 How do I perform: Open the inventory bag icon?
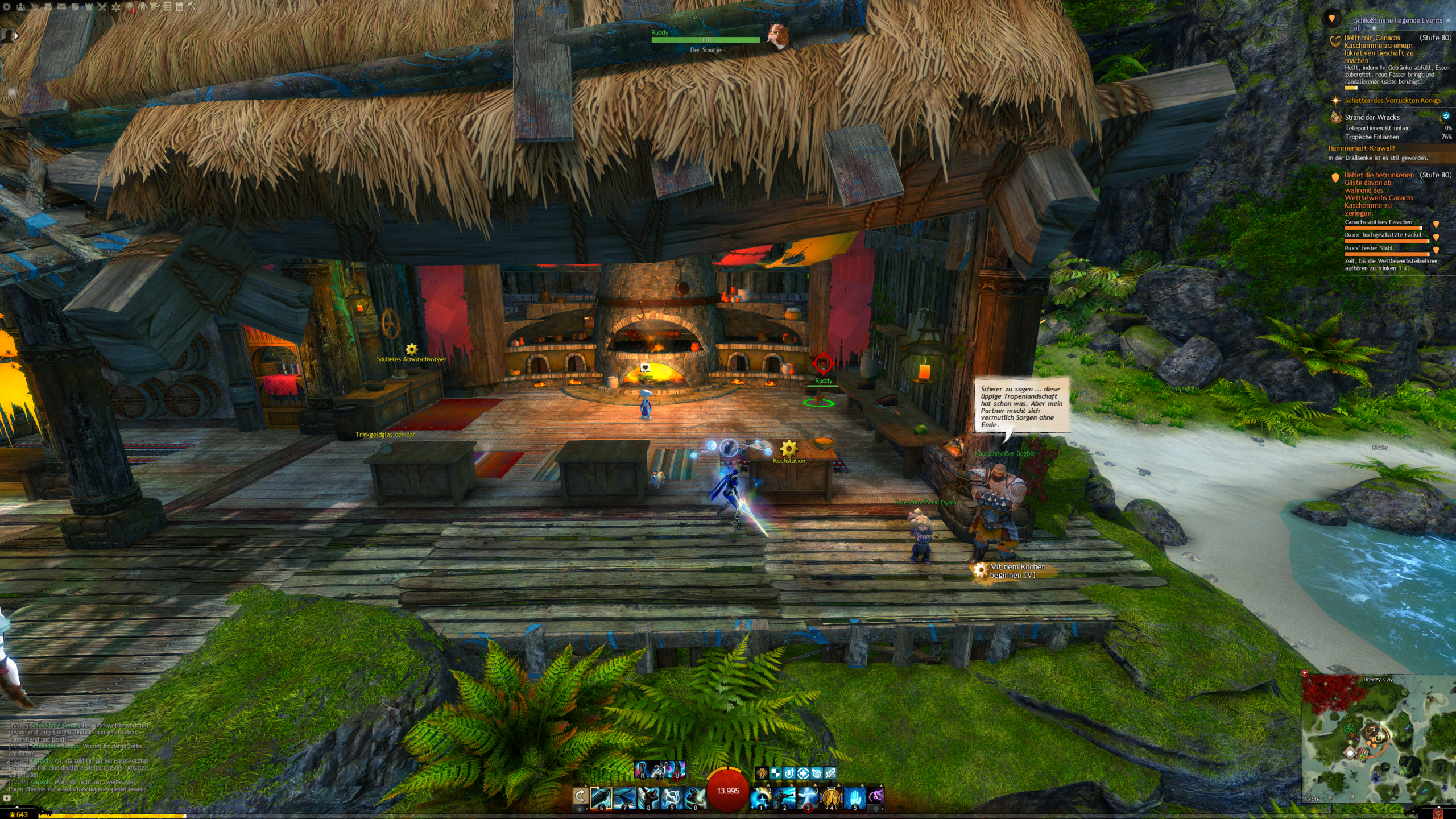pos(48,7)
